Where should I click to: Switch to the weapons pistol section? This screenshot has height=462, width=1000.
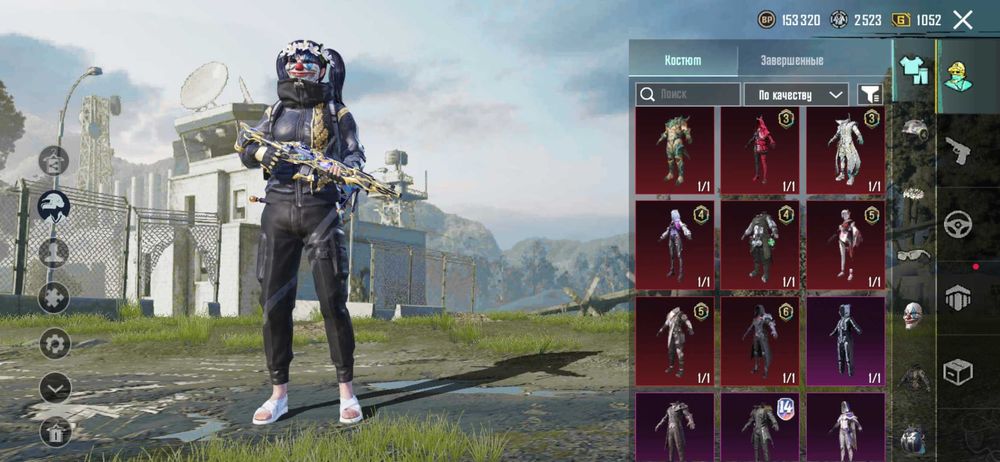(x=958, y=150)
